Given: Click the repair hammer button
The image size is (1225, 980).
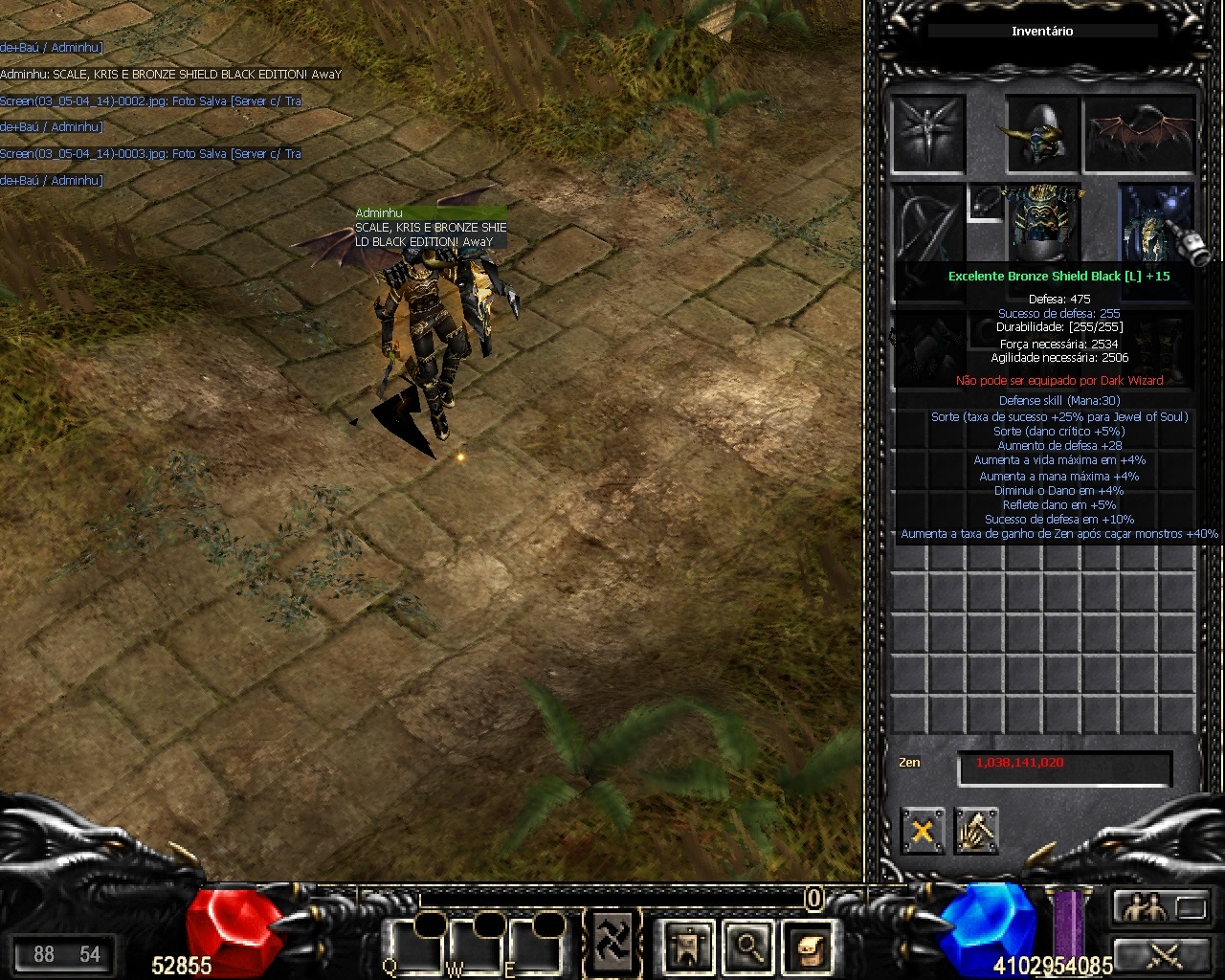Looking at the screenshot, I should pyautogui.click(x=976, y=830).
